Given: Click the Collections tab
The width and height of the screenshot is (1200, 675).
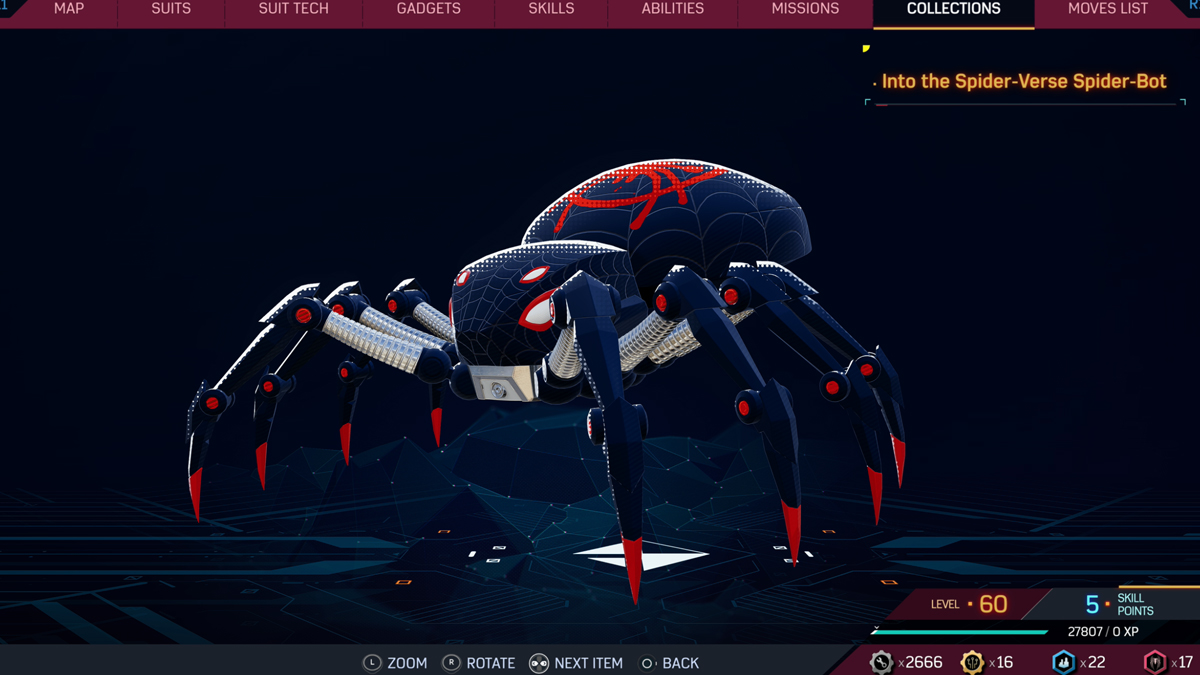Looking at the screenshot, I should (953, 9).
